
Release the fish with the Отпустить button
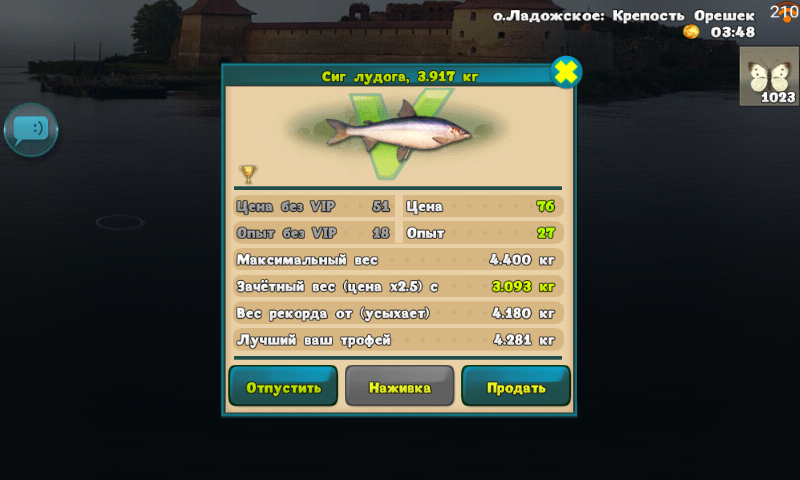tap(283, 387)
